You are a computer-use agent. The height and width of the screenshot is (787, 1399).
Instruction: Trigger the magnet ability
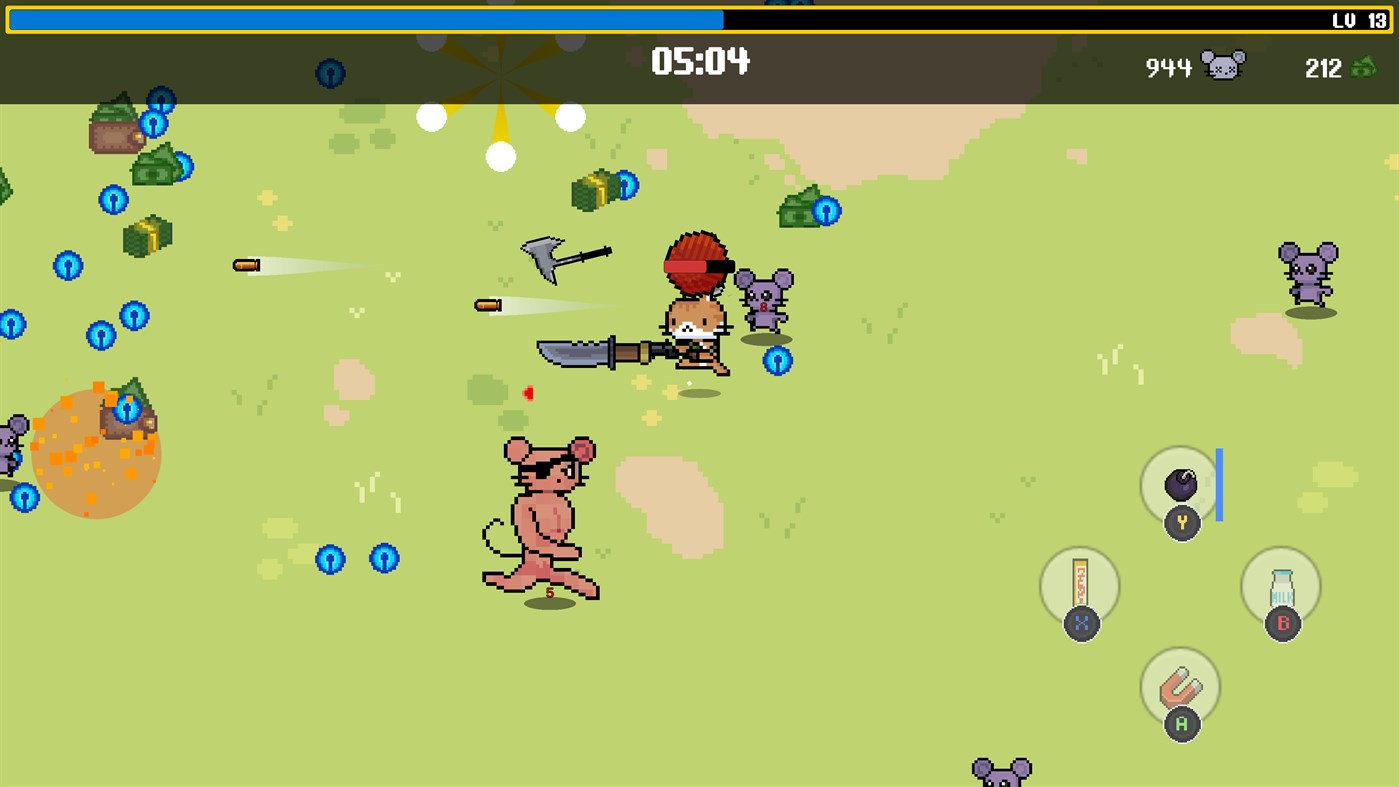point(1180,686)
